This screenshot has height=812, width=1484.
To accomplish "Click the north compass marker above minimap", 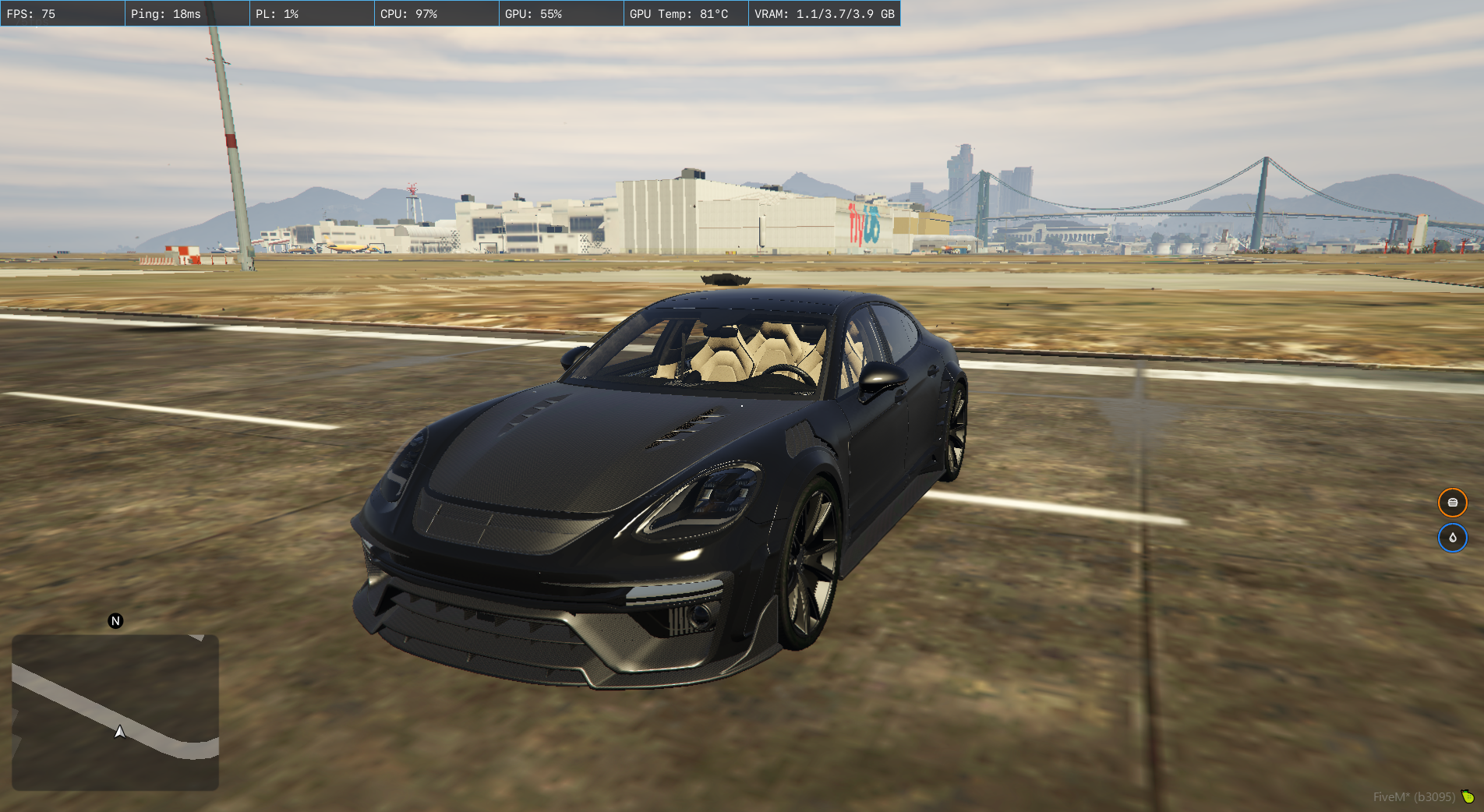I will (x=115, y=621).
